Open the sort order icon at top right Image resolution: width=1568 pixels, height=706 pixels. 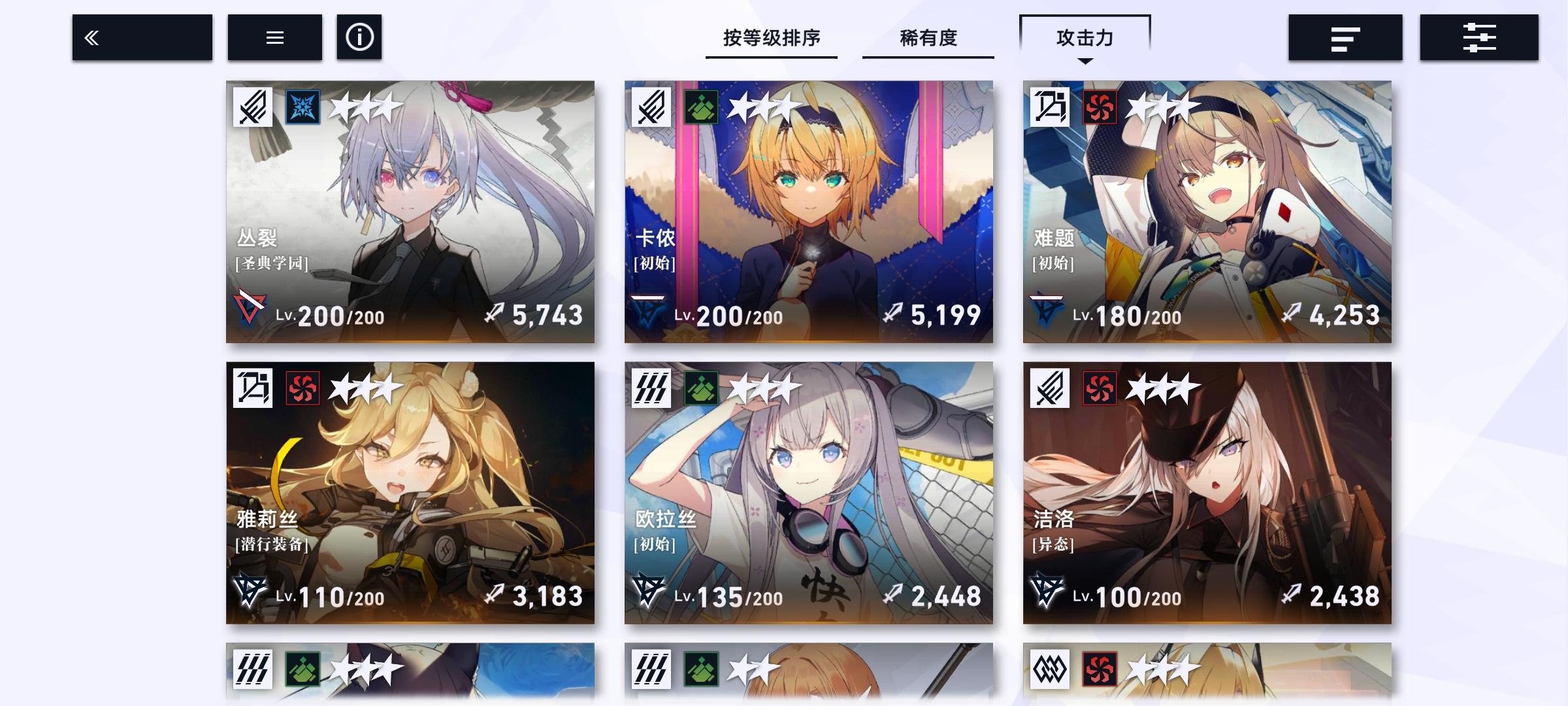point(1345,37)
